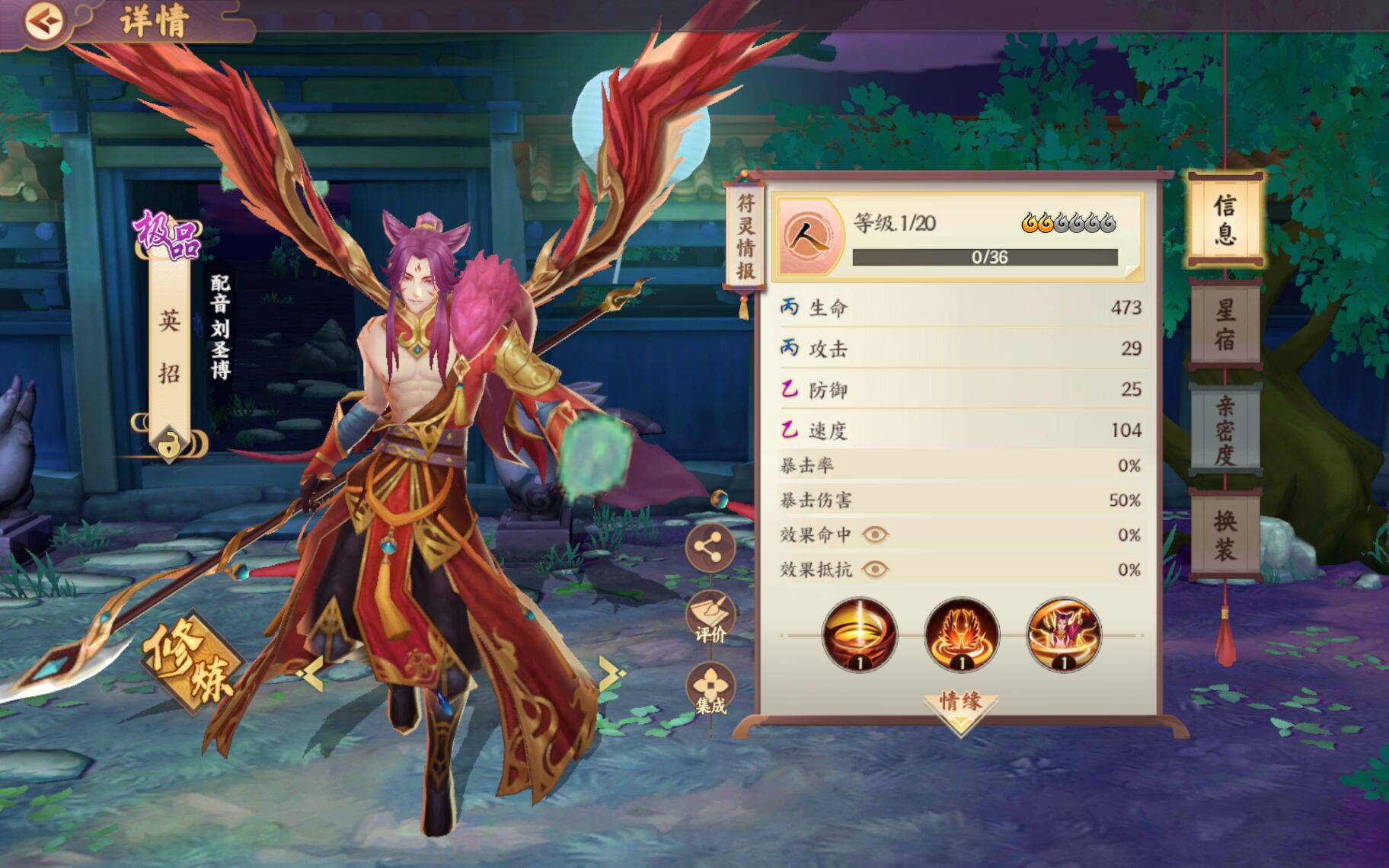The height and width of the screenshot is (868, 1389).
Task: Switch to the 信息 tab
Action: tap(1225, 219)
